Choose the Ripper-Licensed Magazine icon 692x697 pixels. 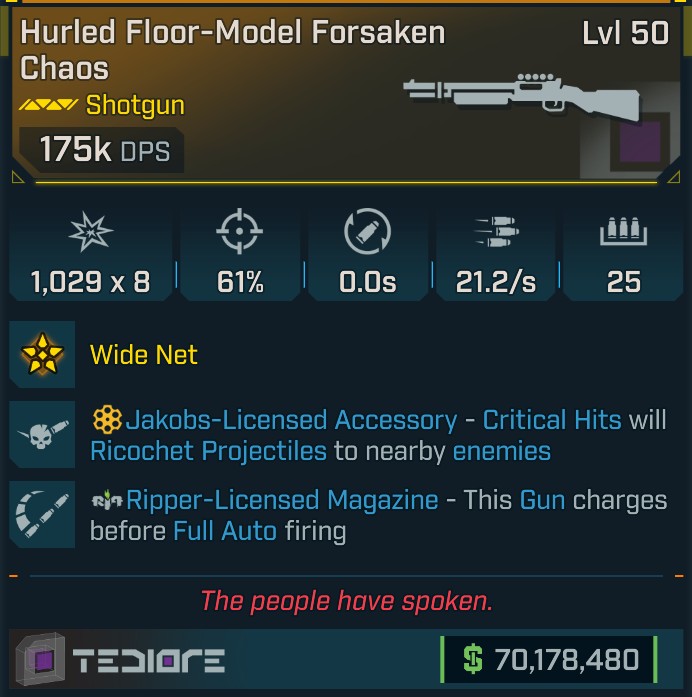coord(43,514)
